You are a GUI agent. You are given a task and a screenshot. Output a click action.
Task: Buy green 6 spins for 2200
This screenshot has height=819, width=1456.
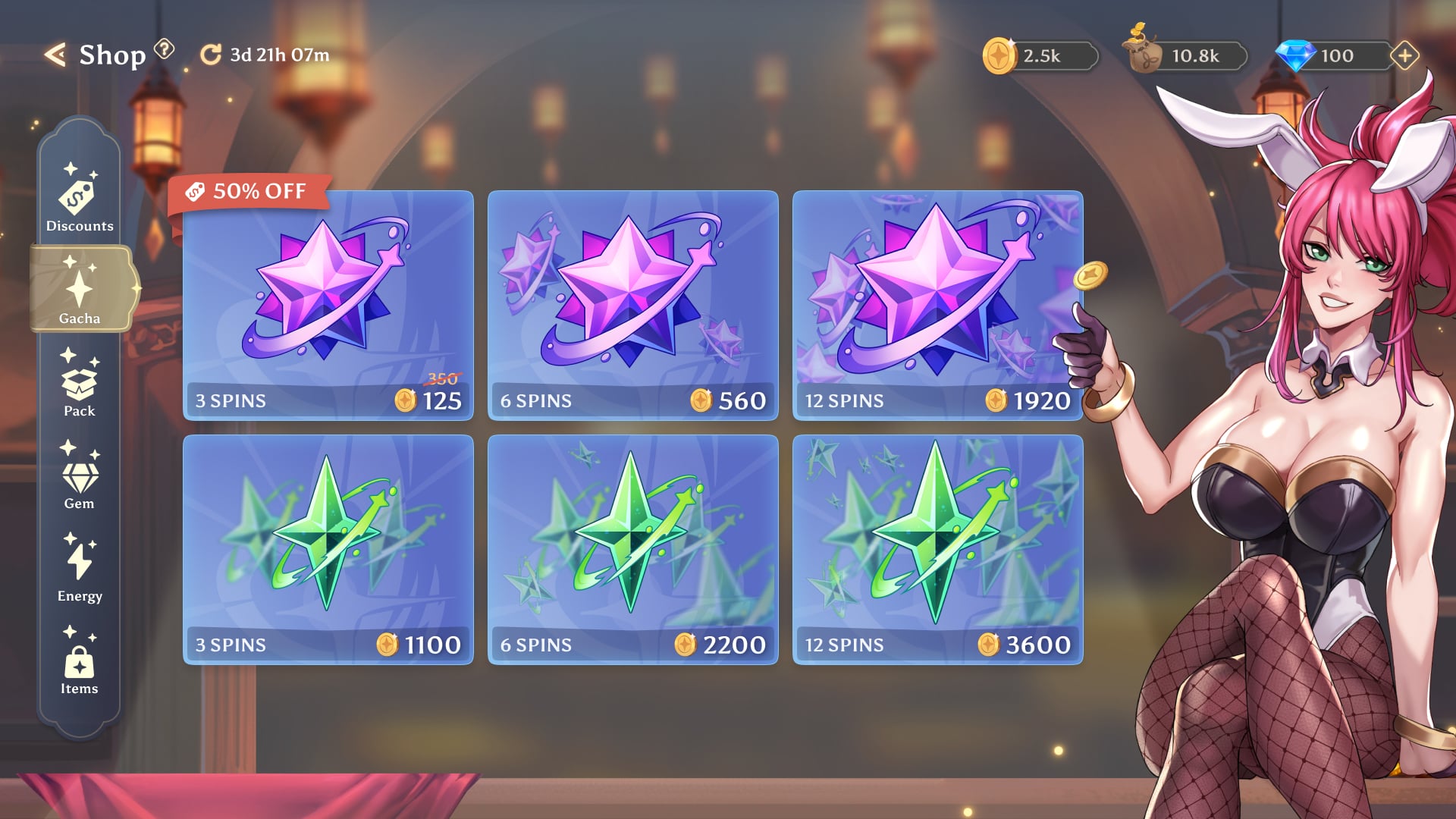coord(633,550)
